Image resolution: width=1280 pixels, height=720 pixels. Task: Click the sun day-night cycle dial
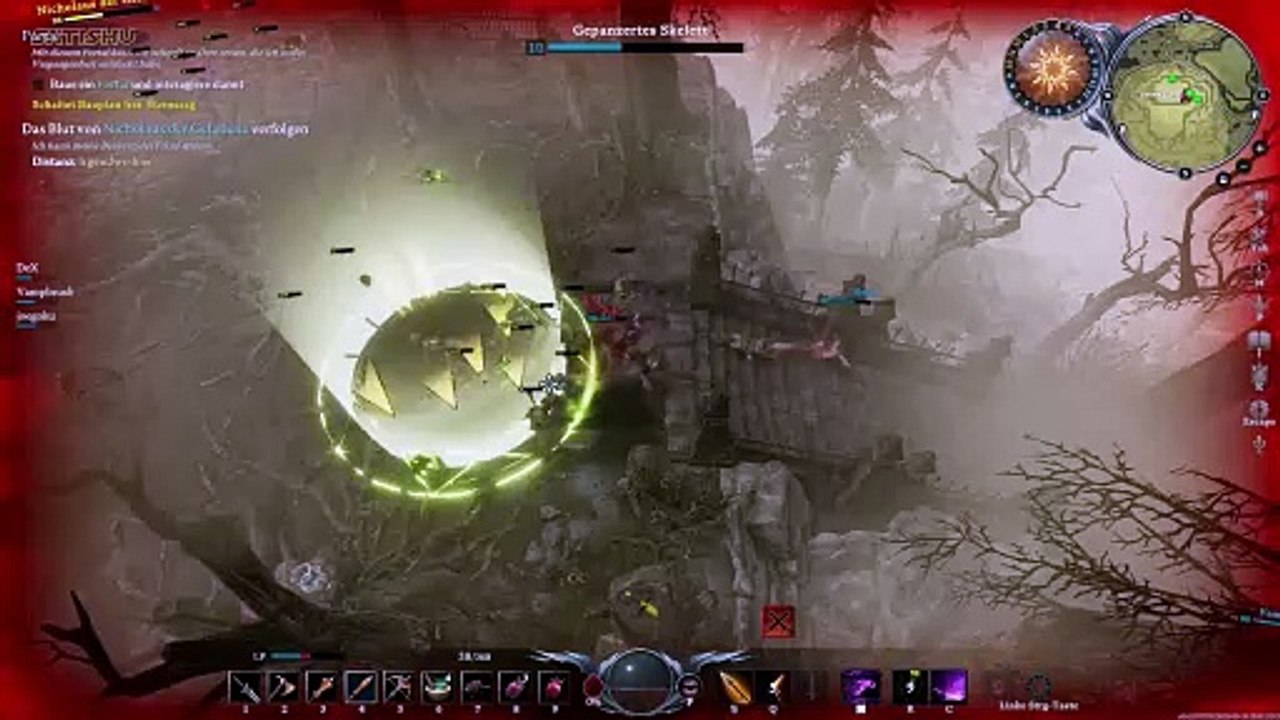click(x=1053, y=72)
